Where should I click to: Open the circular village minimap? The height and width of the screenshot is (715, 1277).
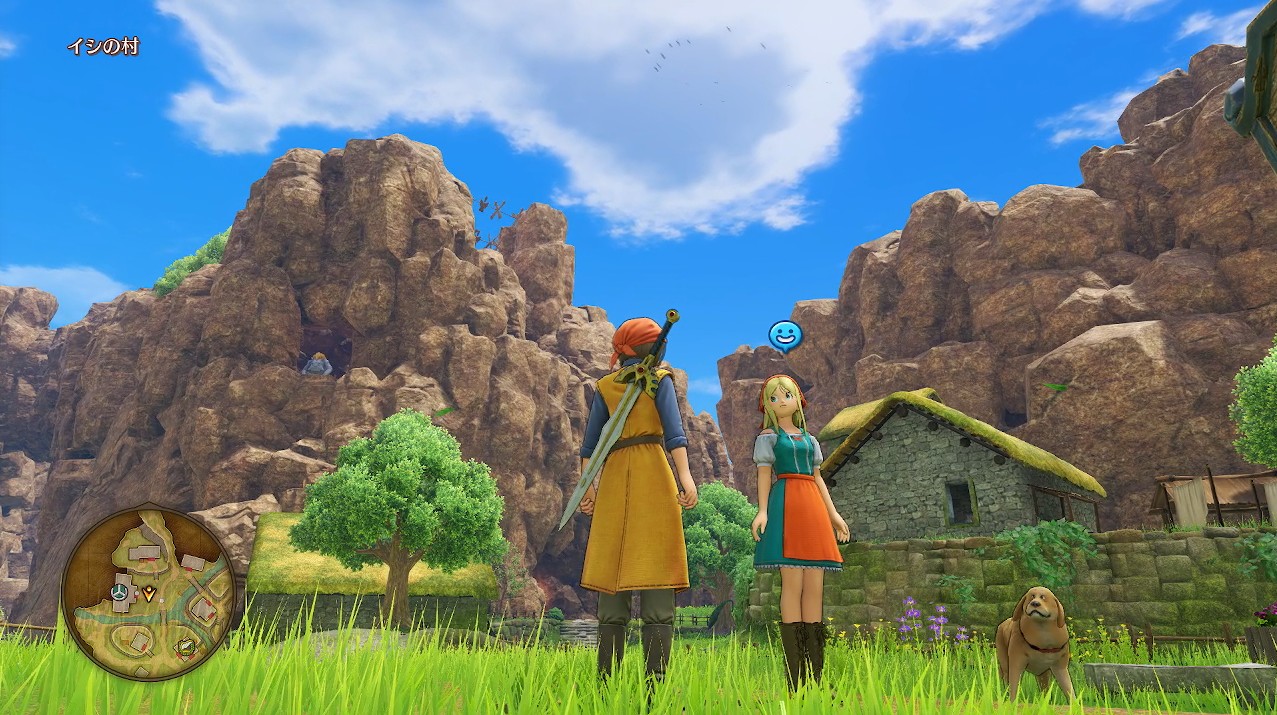pos(148,592)
